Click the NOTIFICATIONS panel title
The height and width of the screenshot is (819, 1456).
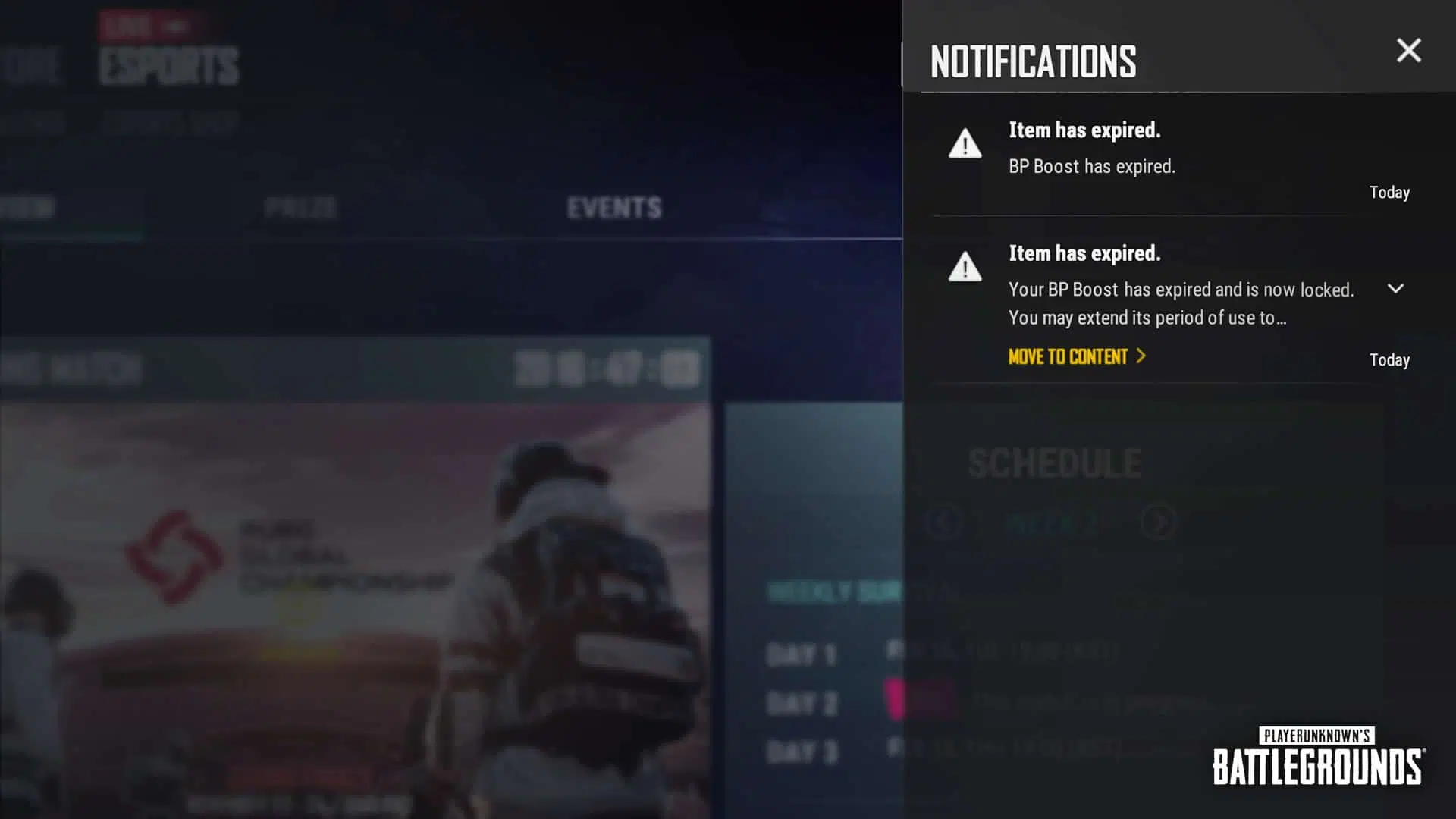[1031, 60]
